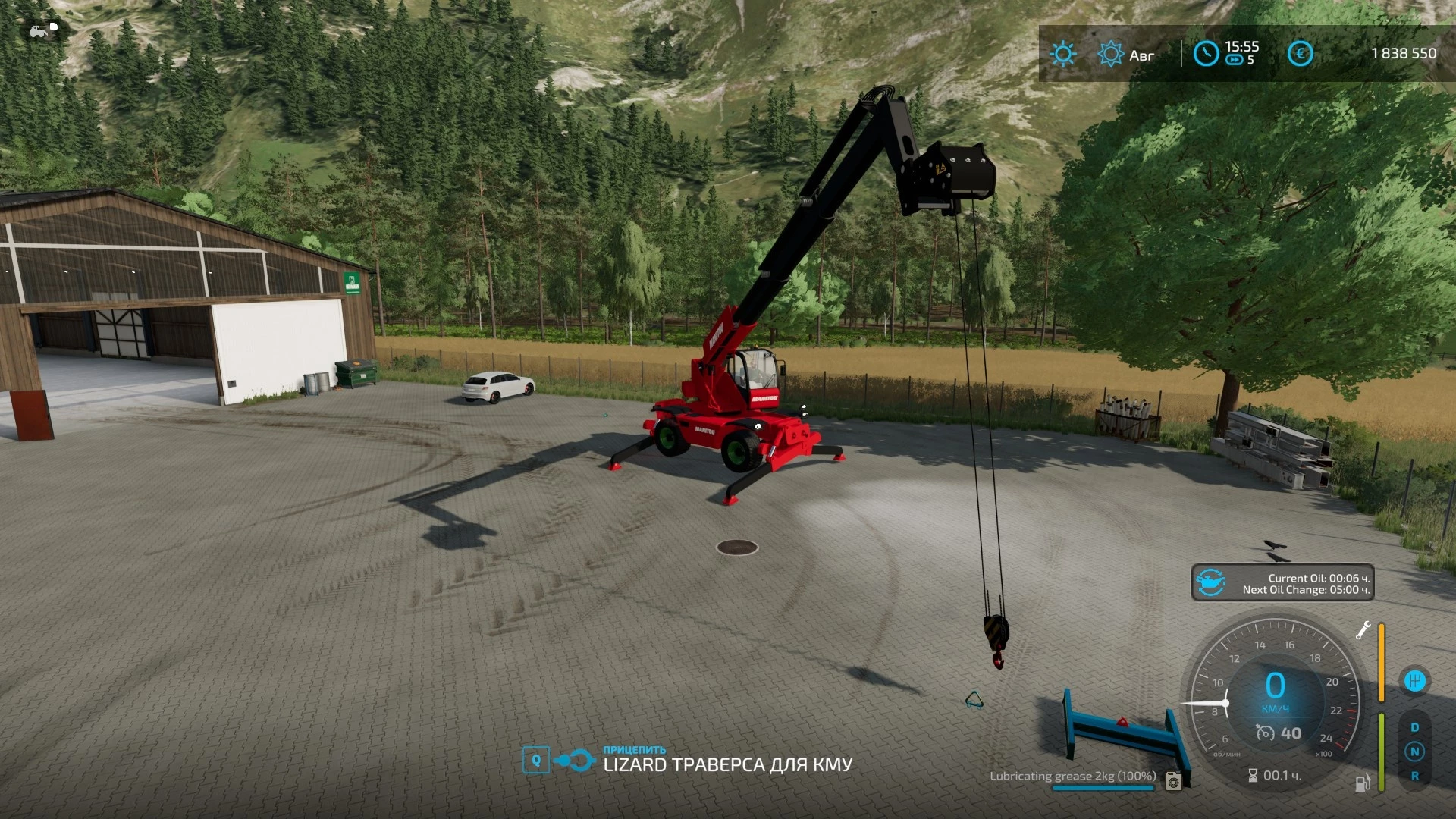1456x819 pixels.
Task: Click the clock icon next to 15:55
Action: 1206,54
